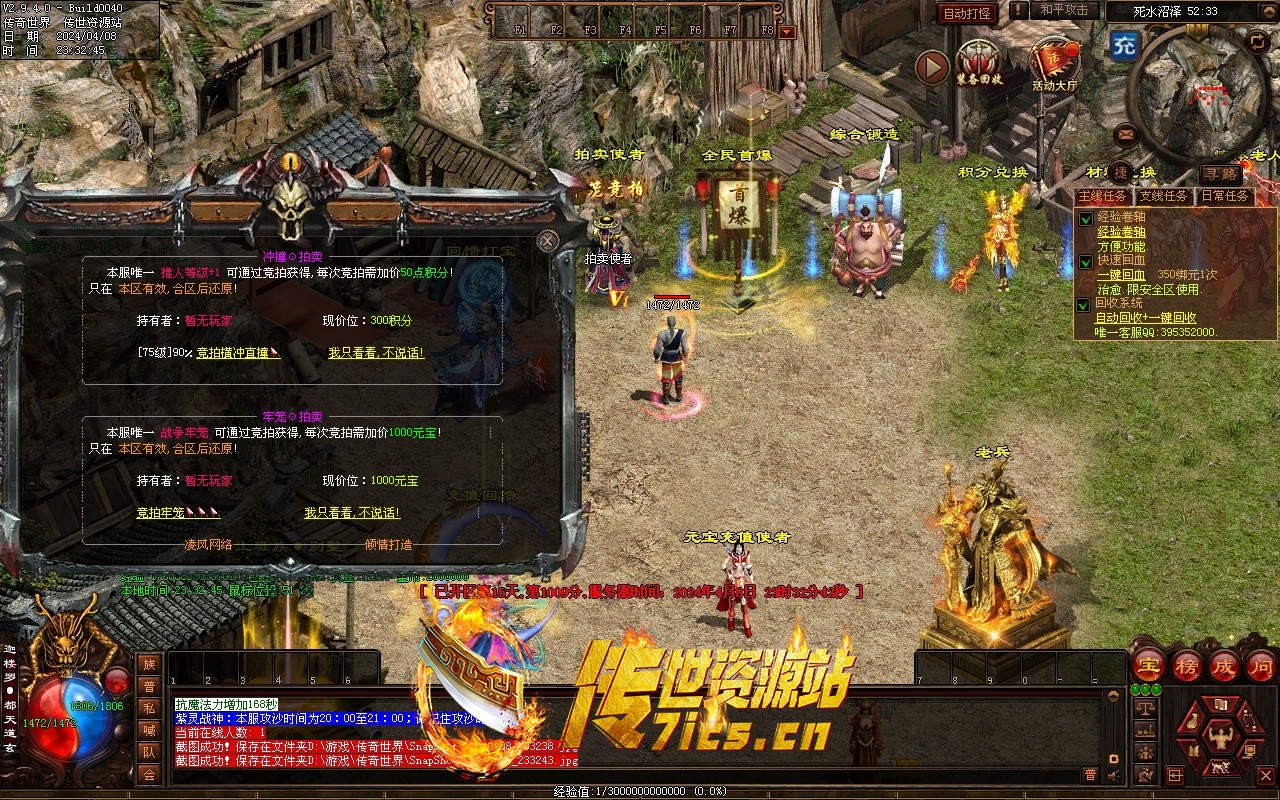Open the 榜 ranking button
Viewport: 1280px width, 800px height.
tap(1187, 665)
